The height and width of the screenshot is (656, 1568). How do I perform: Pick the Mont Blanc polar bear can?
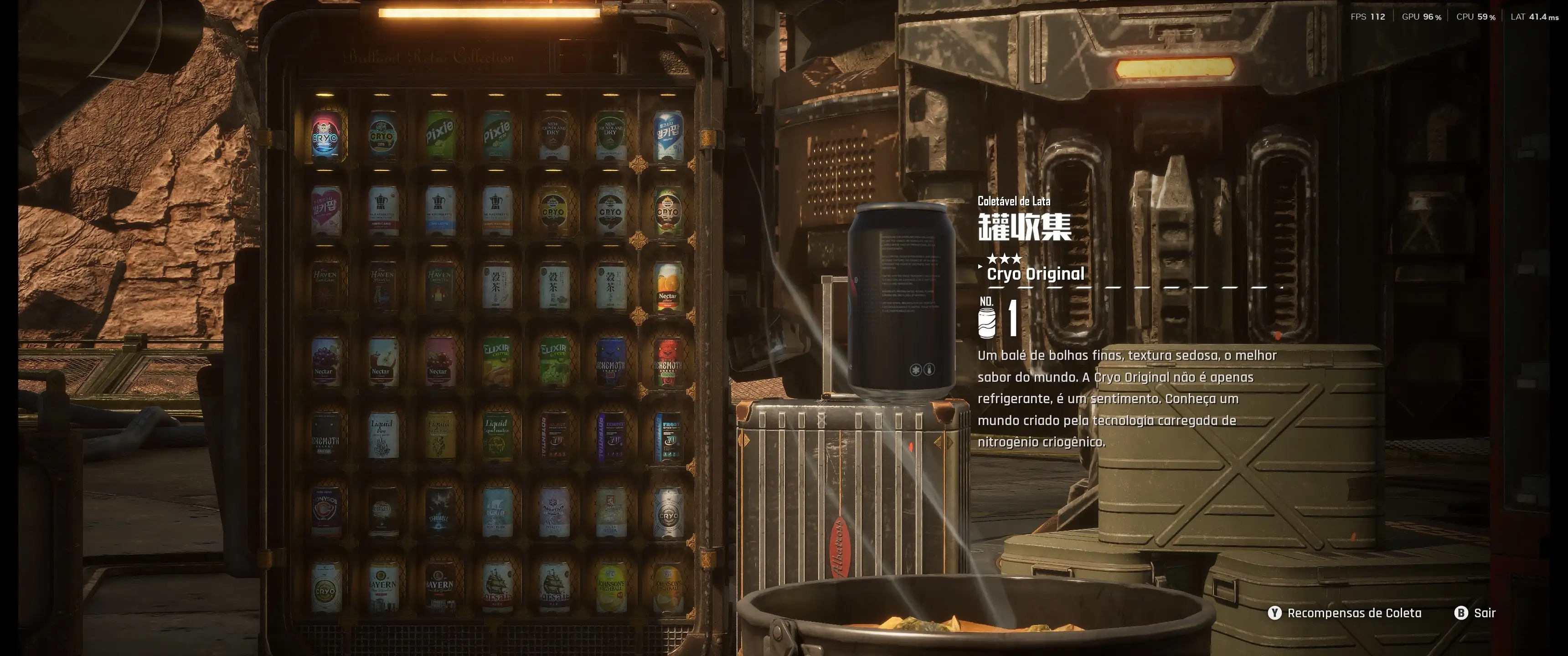[496, 512]
